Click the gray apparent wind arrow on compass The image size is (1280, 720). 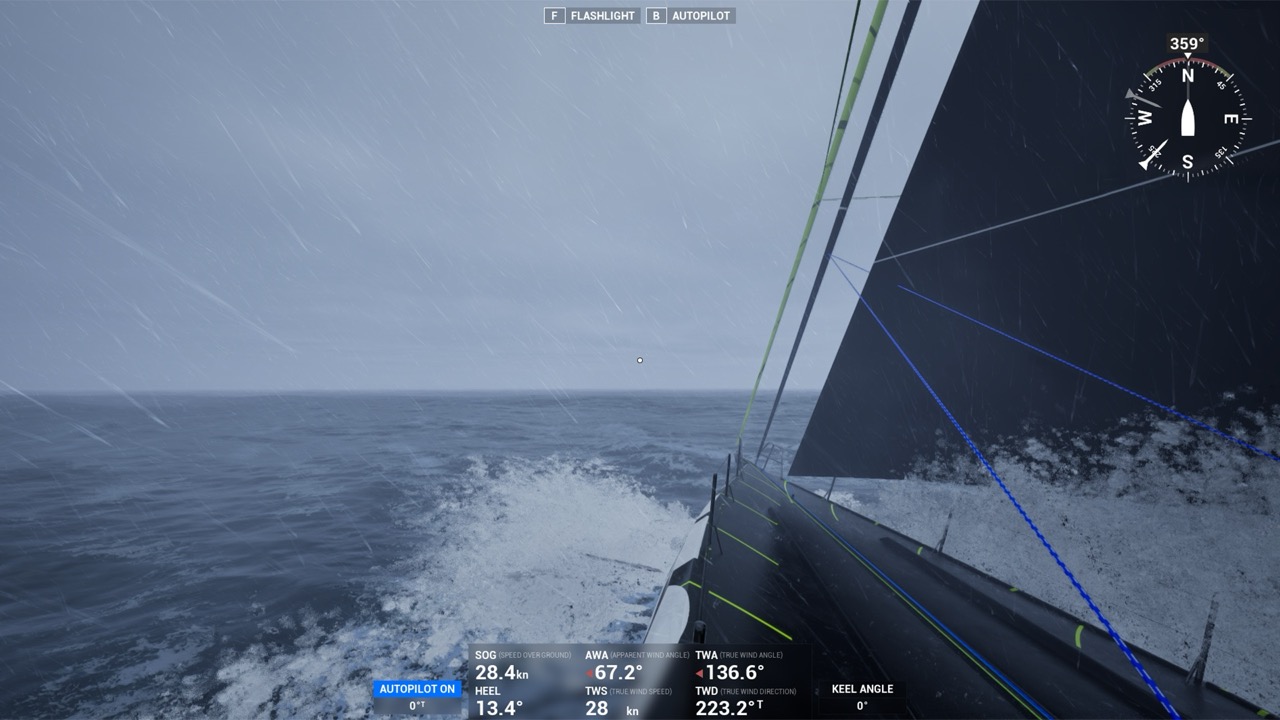point(1138,98)
